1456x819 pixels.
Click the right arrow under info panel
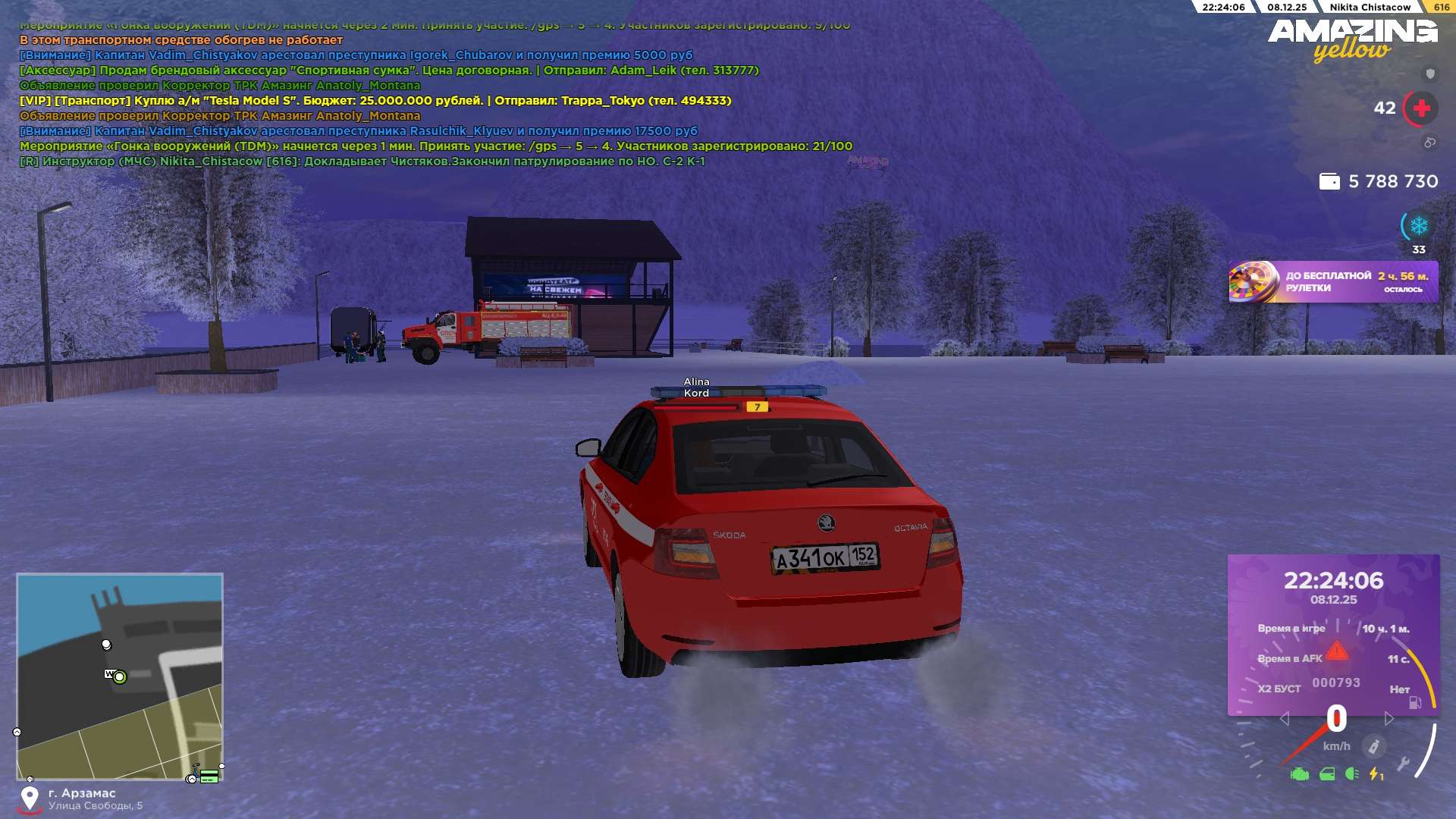pos(1389,718)
